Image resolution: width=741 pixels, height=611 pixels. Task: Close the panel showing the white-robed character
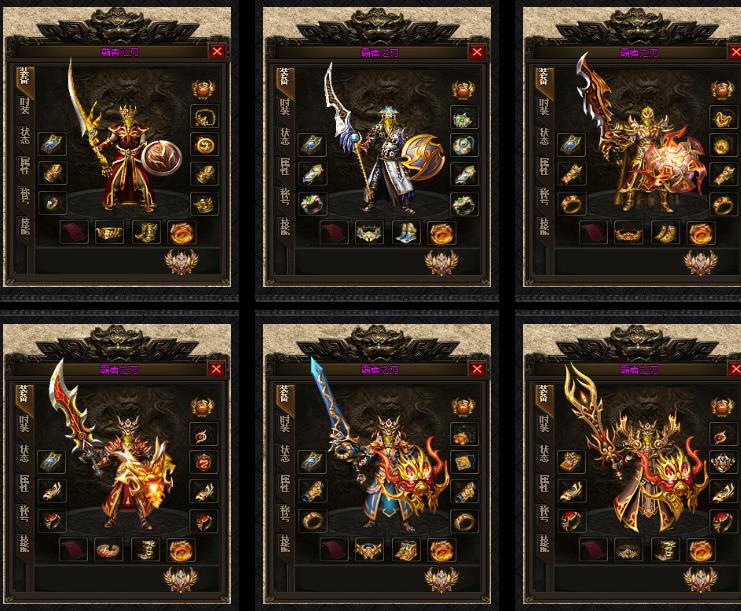pyautogui.click(x=476, y=52)
